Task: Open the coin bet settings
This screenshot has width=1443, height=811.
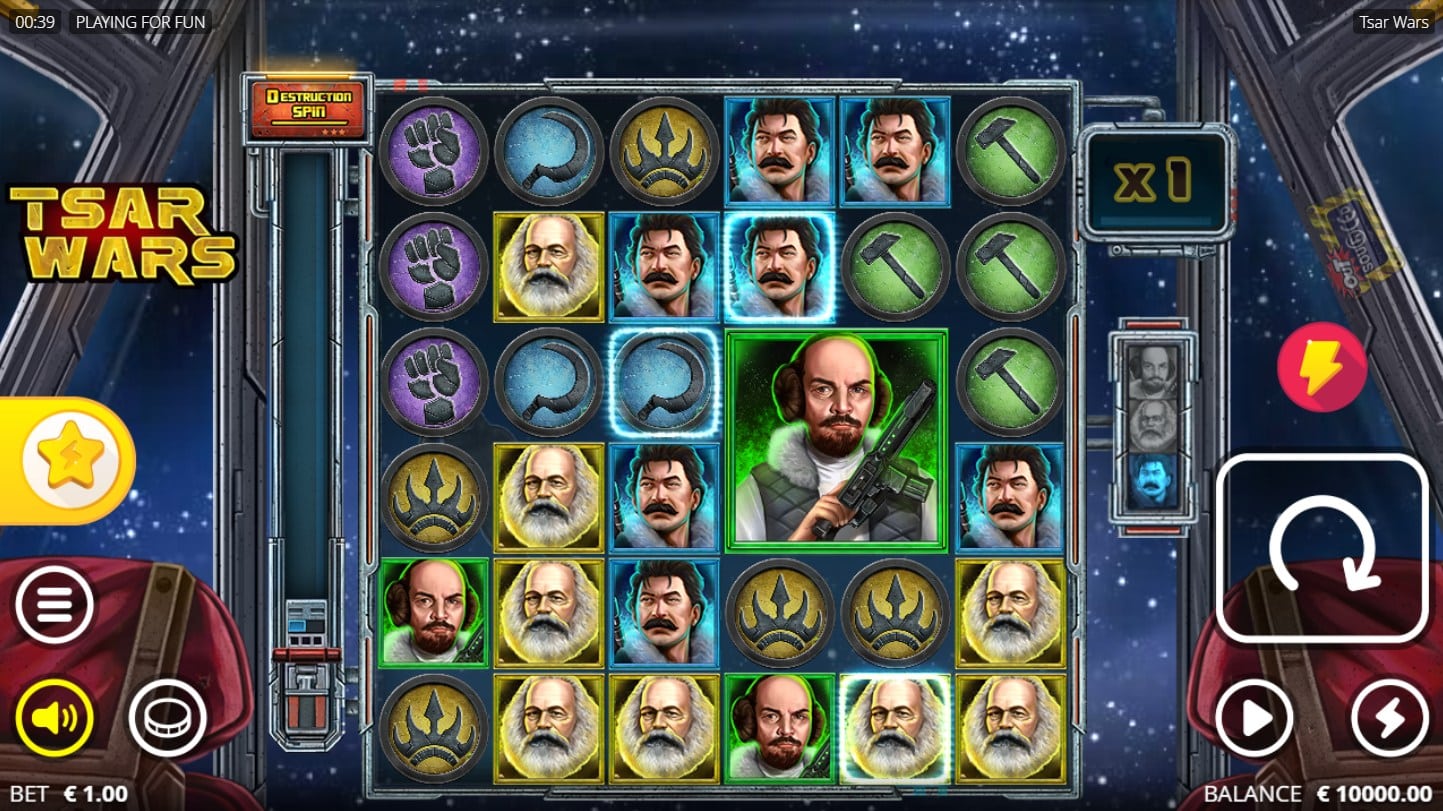Action: point(167,717)
